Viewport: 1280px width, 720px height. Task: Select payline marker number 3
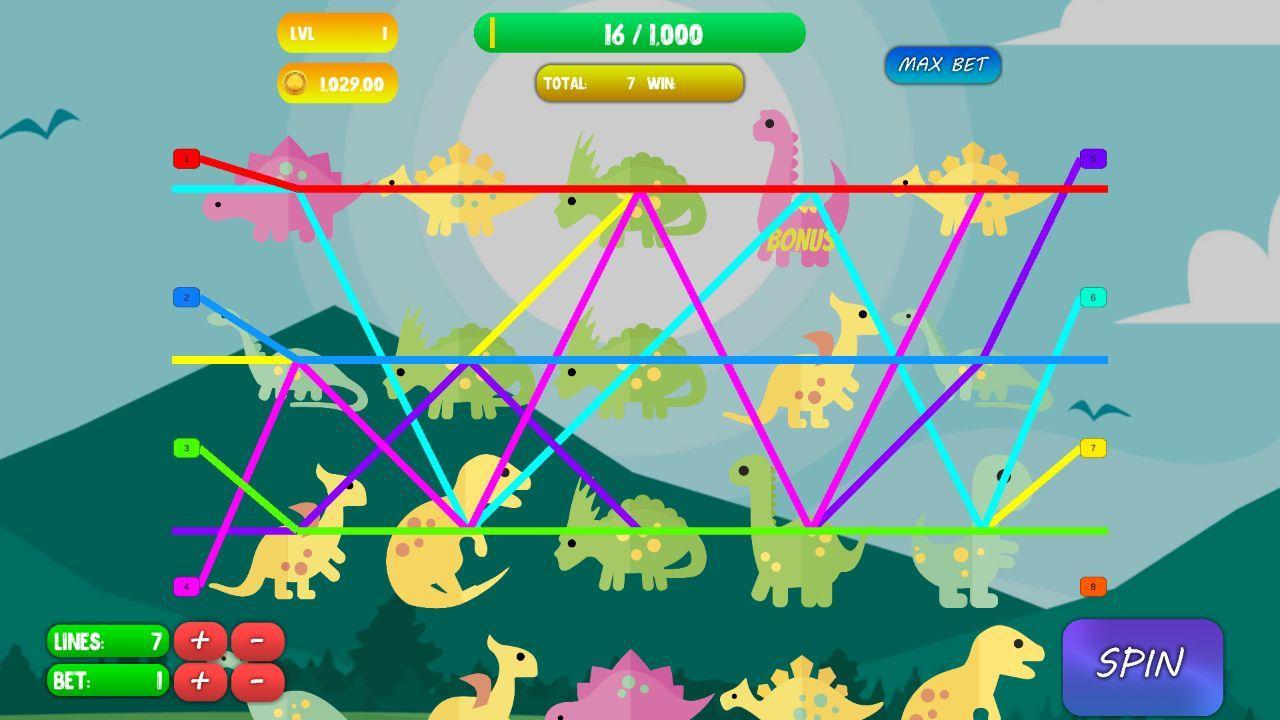(x=185, y=447)
